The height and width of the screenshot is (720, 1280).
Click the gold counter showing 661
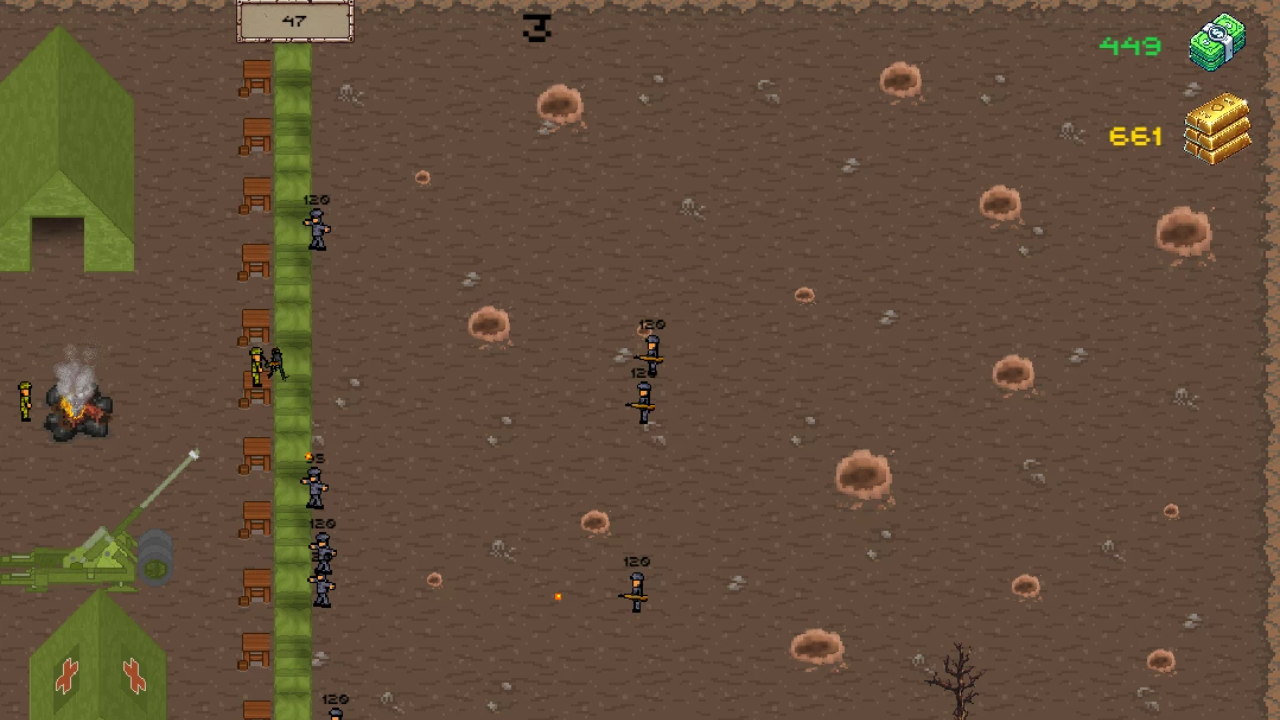pyautogui.click(x=1135, y=137)
